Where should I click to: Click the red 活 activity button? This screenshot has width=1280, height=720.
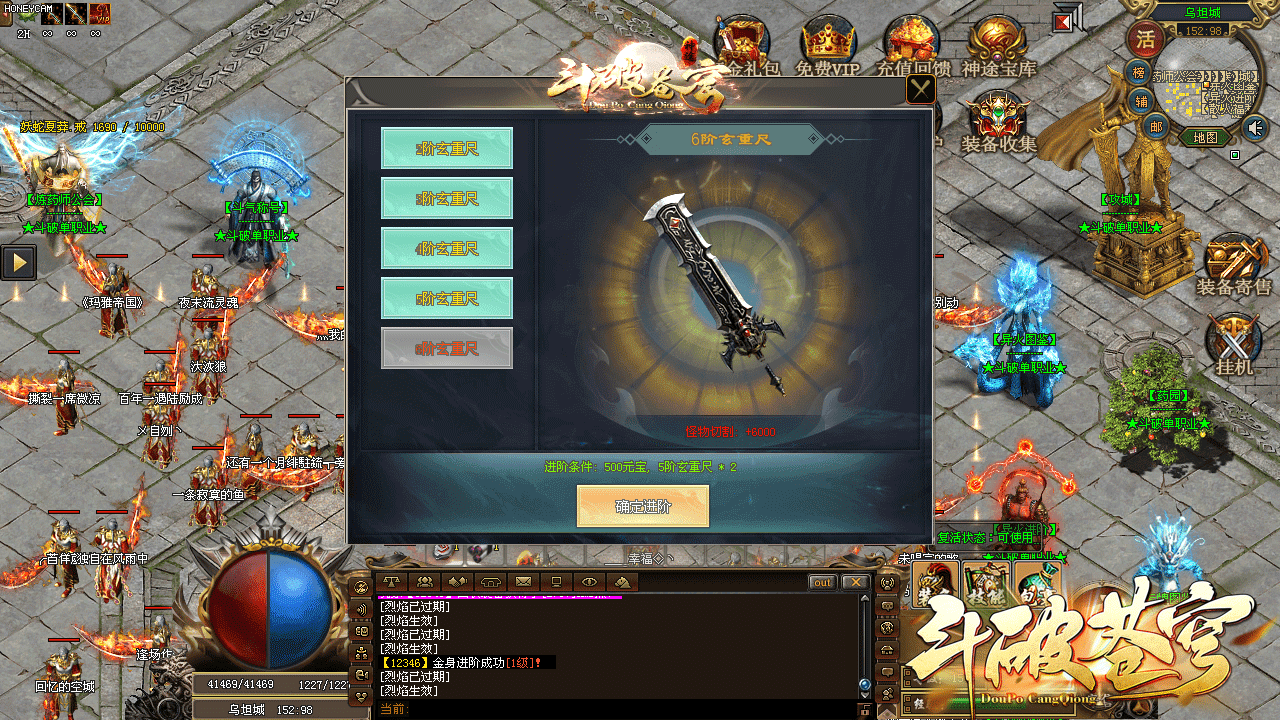click(x=1144, y=40)
